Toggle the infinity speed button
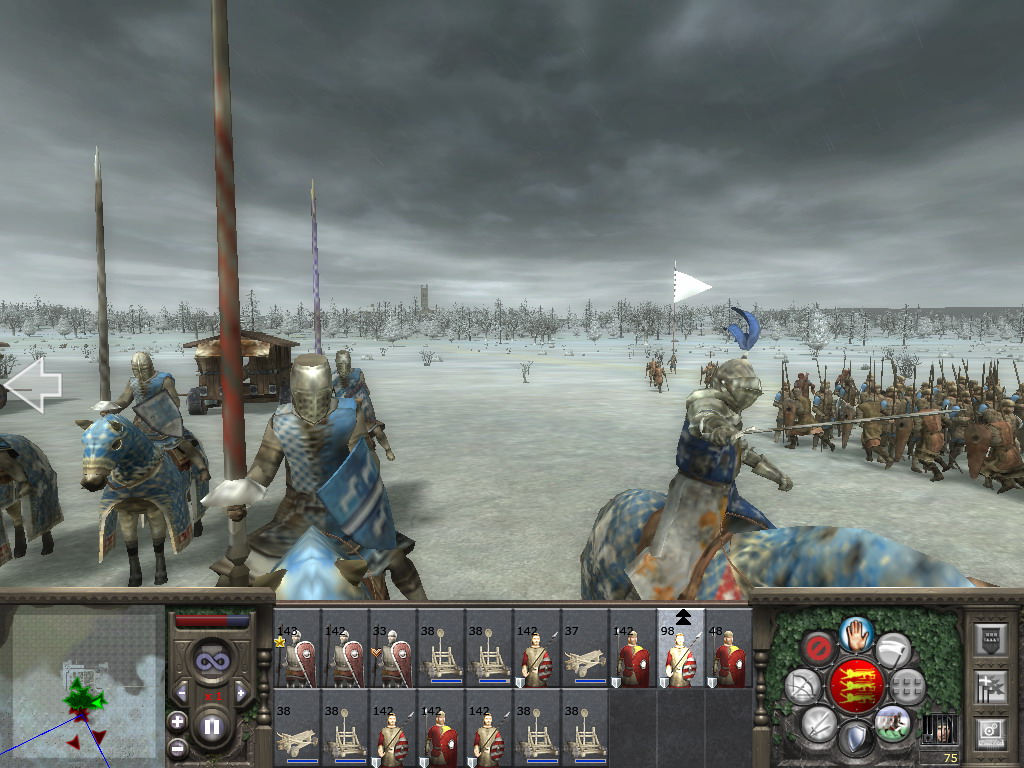1024x768 pixels. [211, 661]
